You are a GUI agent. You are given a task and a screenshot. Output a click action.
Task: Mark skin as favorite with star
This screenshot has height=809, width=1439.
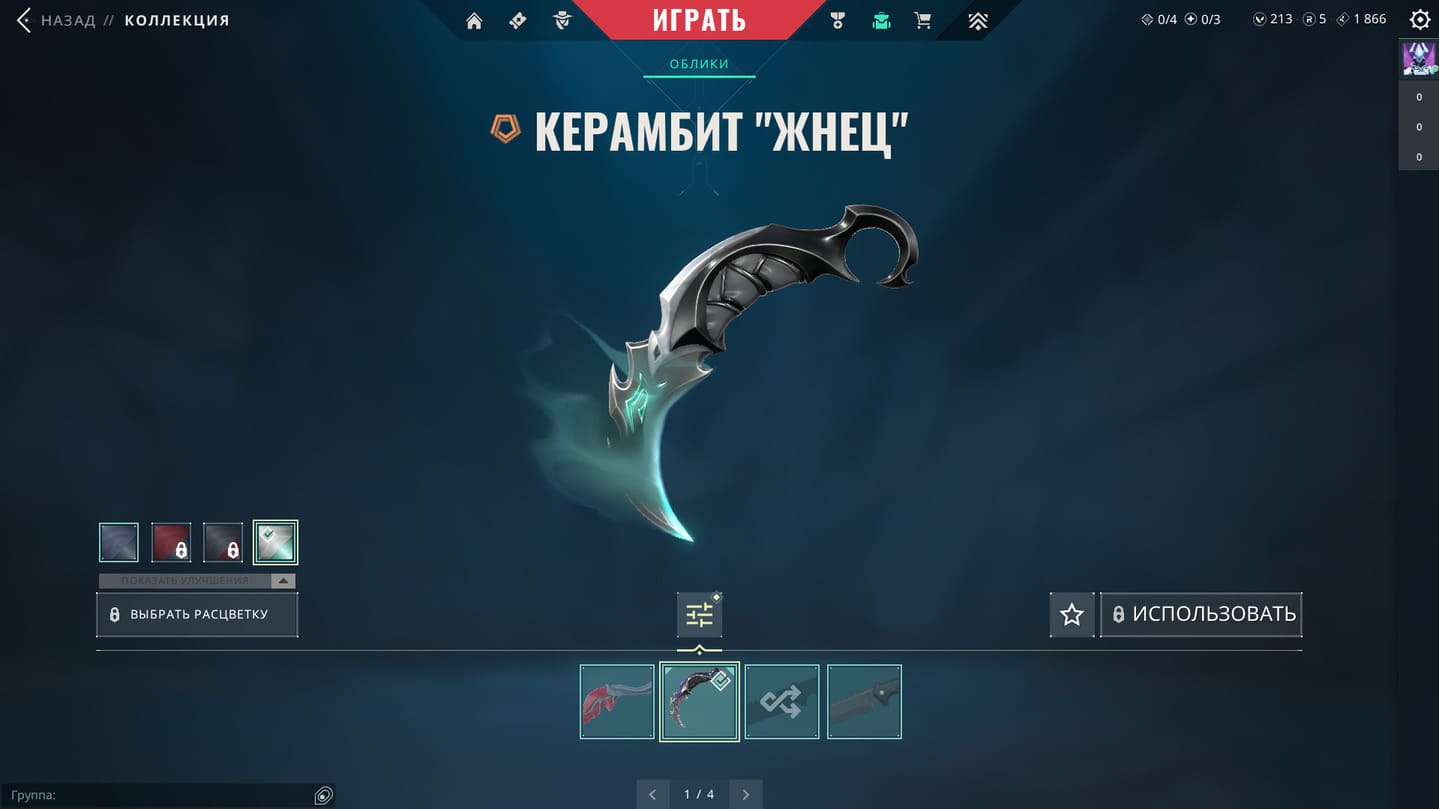point(1072,615)
